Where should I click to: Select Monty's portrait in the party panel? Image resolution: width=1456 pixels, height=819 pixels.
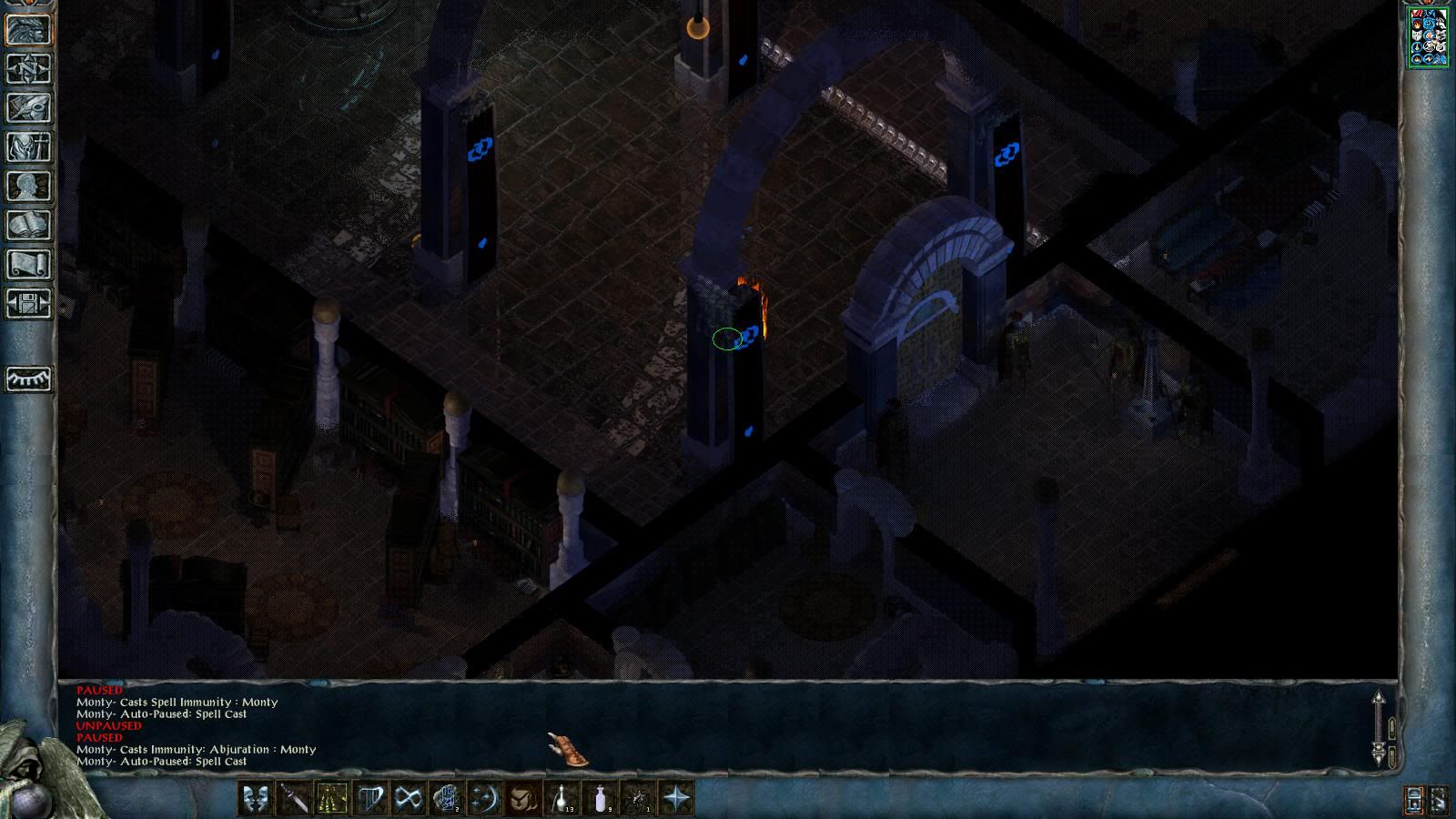(1427, 36)
